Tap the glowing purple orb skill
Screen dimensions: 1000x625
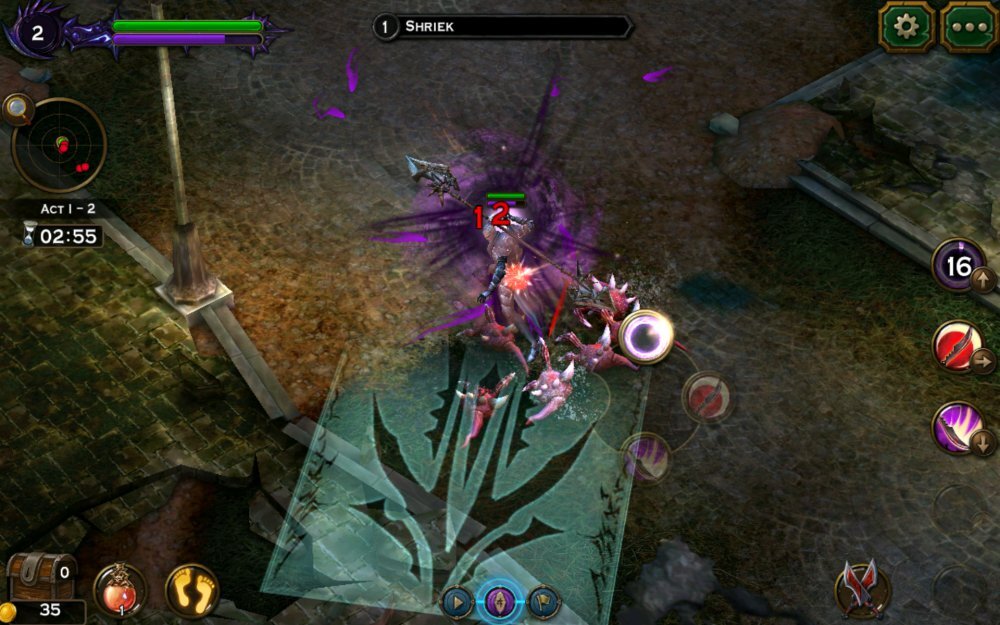point(645,336)
